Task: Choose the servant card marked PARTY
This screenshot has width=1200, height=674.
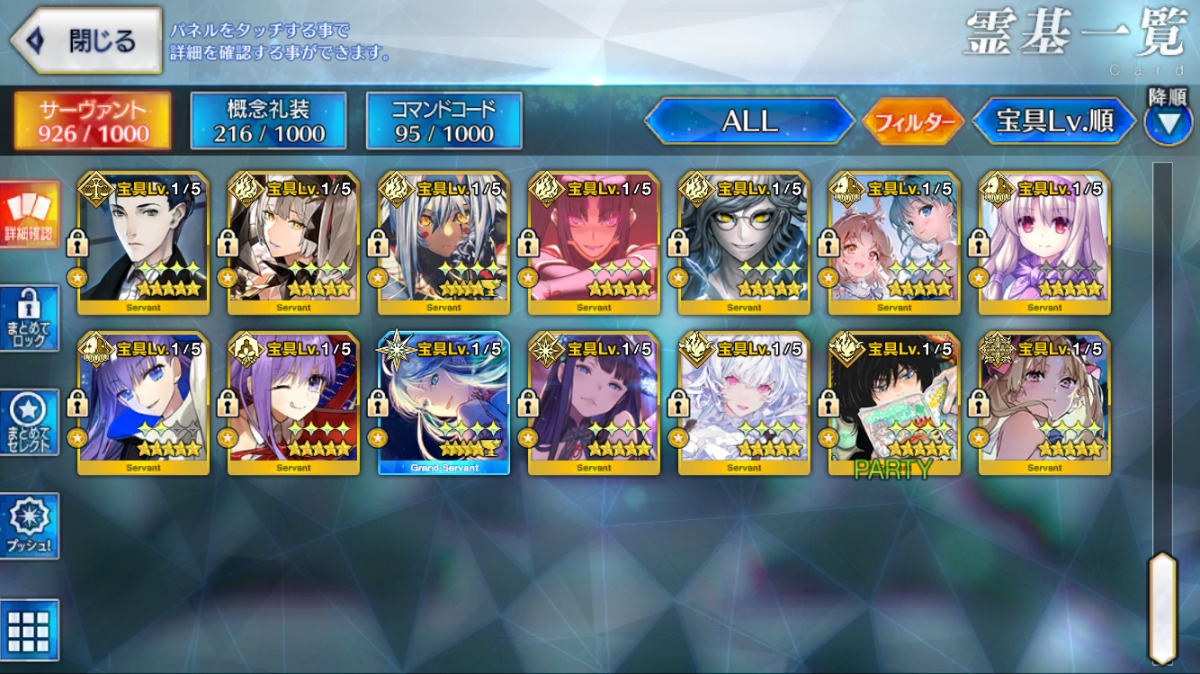Action: click(894, 402)
